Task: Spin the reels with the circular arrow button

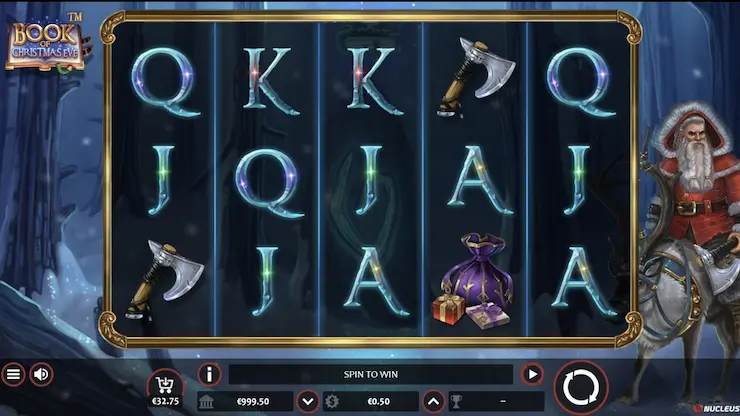Action: 580,387
